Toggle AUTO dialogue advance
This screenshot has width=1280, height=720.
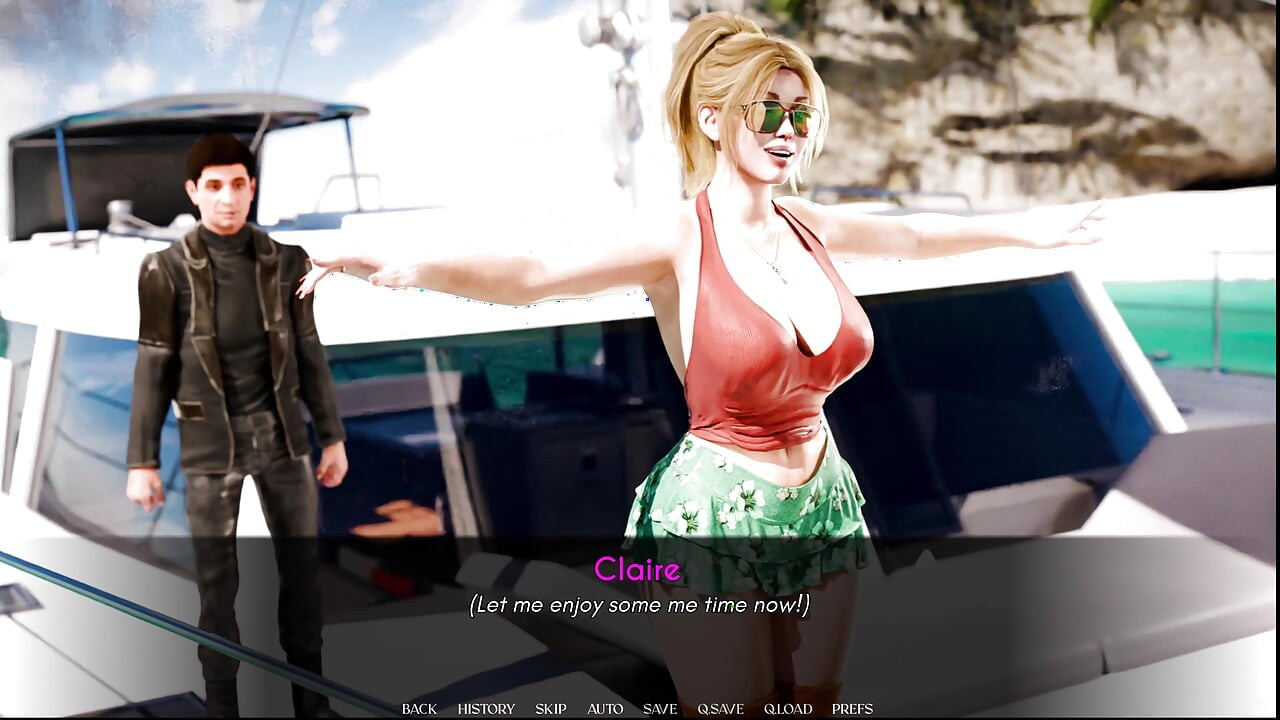tap(605, 709)
